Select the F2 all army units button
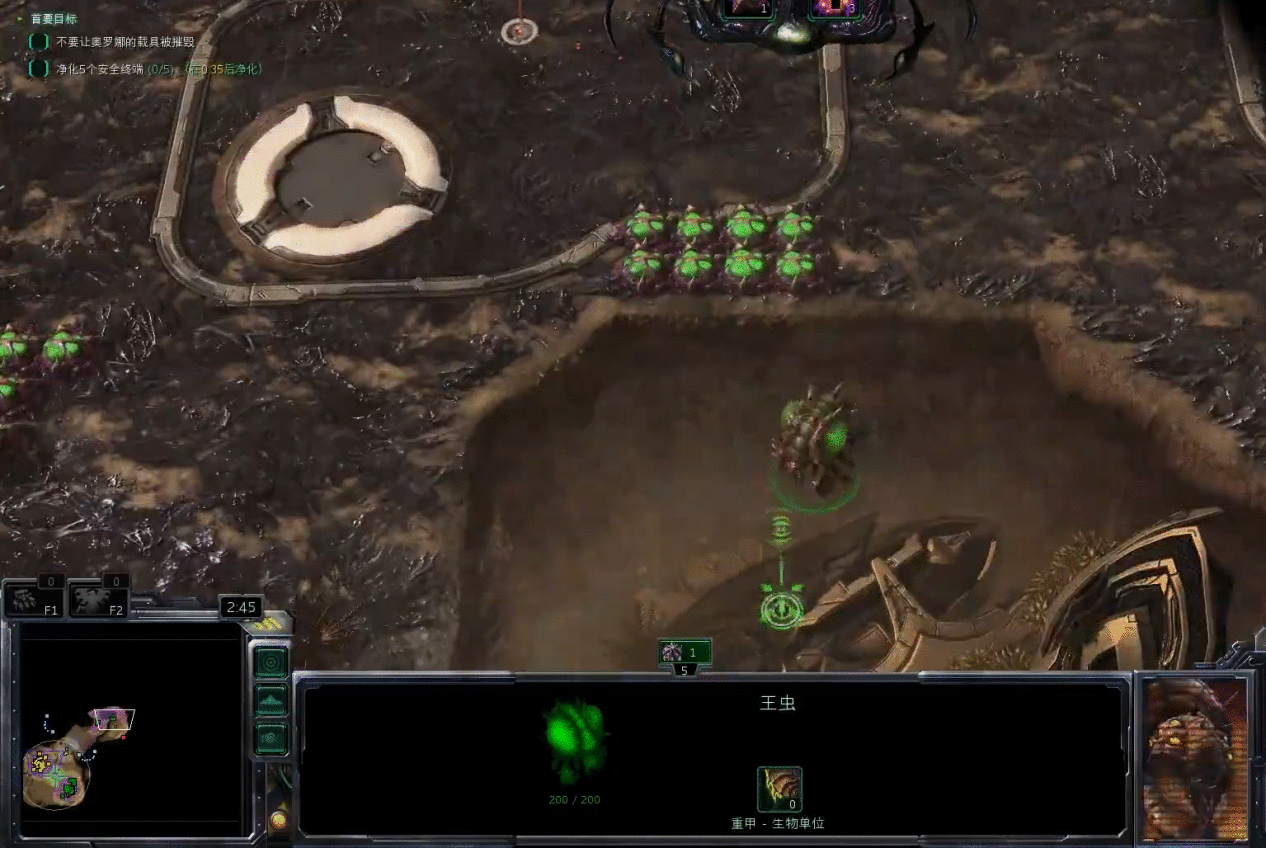The height and width of the screenshot is (848, 1266). pyautogui.click(x=99, y=599)
